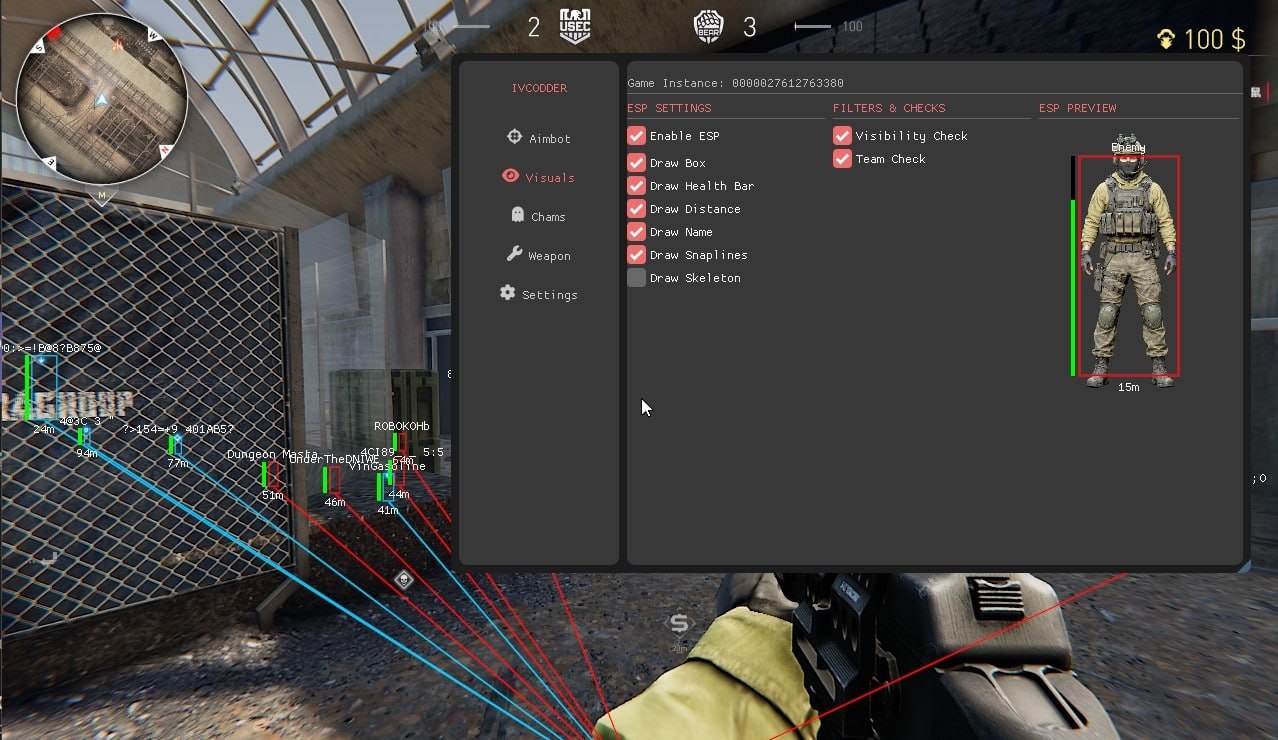Select the Chams tab

[539, 216]
